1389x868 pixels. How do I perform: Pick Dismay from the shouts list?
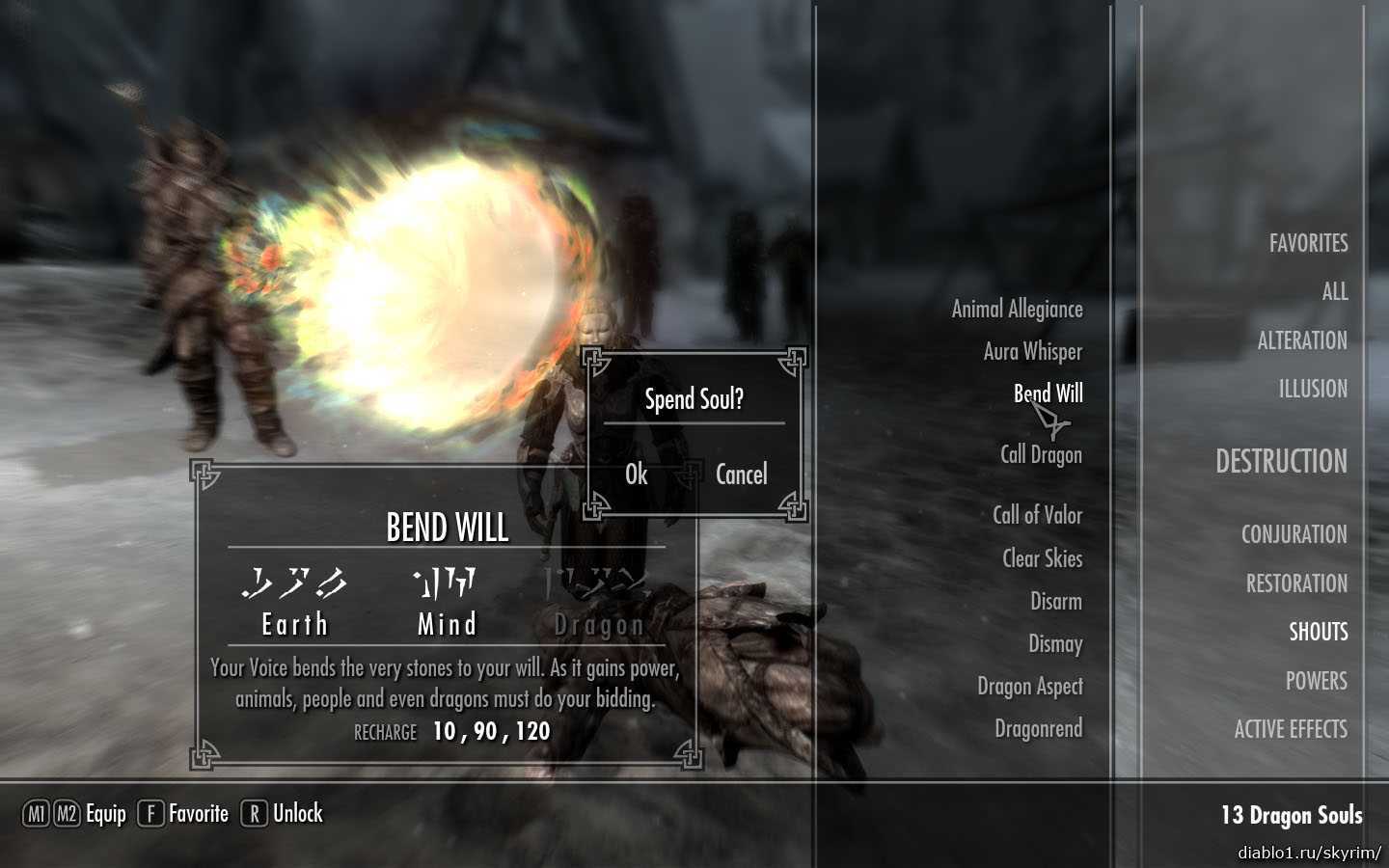(1054, 643)
